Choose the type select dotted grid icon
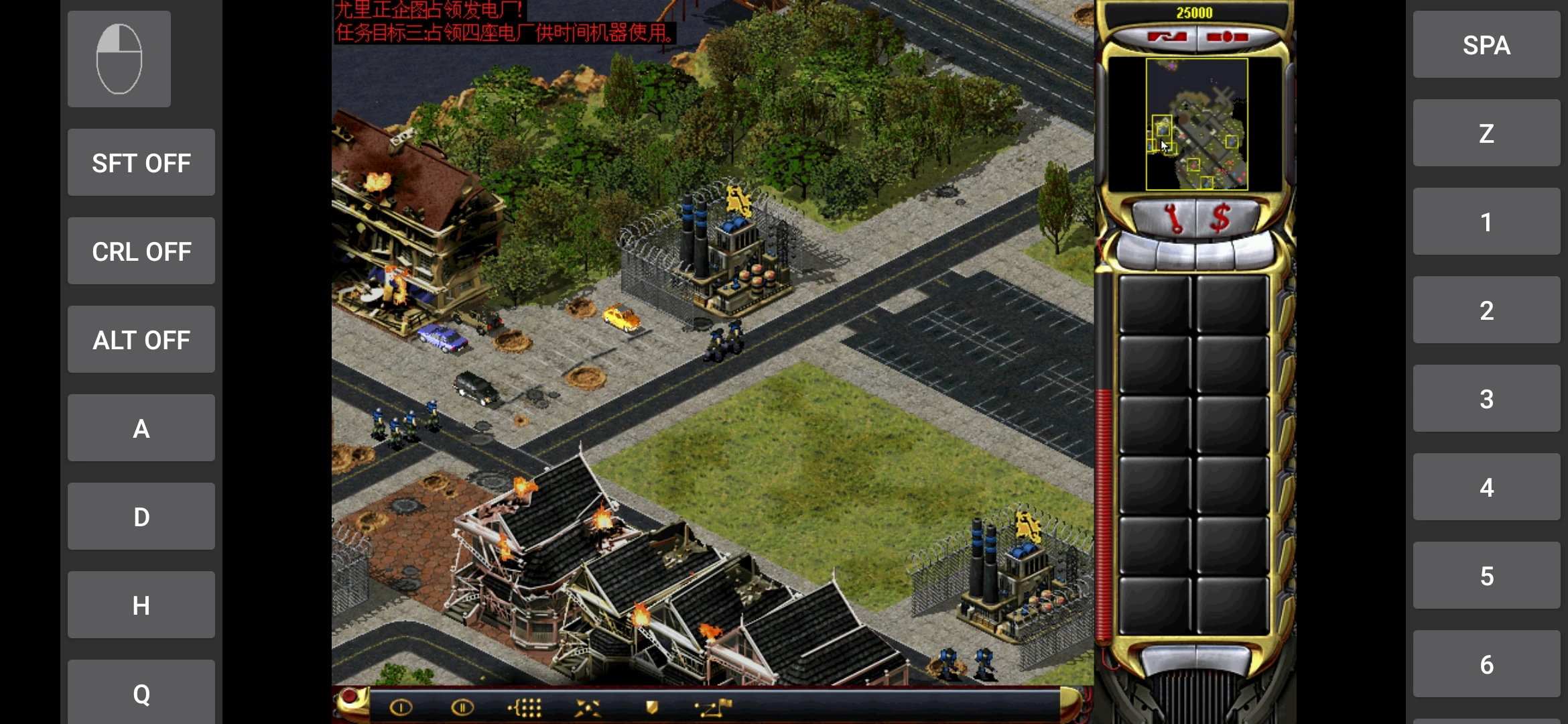The width and height of the screenshot is (1568, 724). coord(525,707)
